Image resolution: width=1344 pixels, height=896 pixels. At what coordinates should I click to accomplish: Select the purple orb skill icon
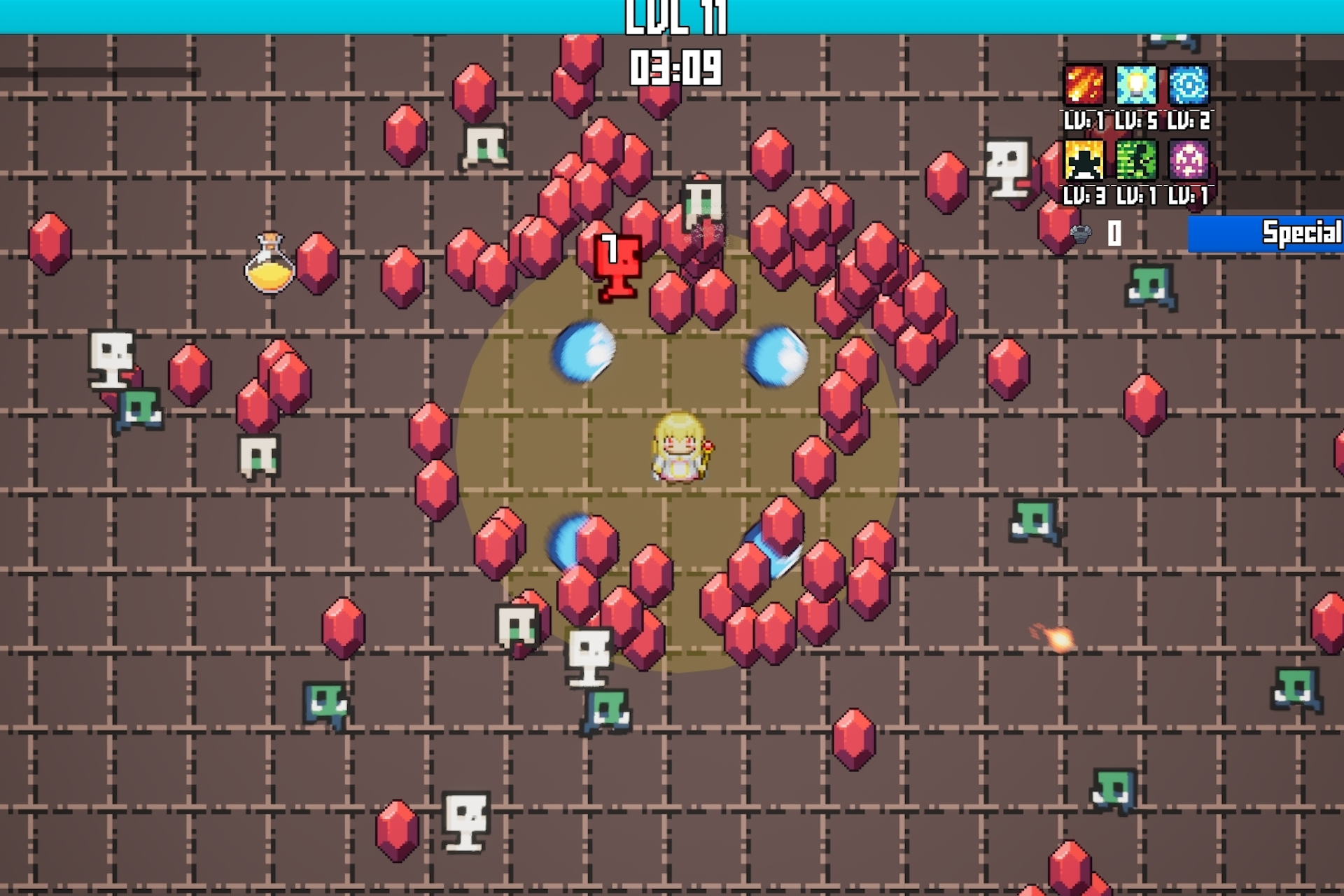(1189, 160)
